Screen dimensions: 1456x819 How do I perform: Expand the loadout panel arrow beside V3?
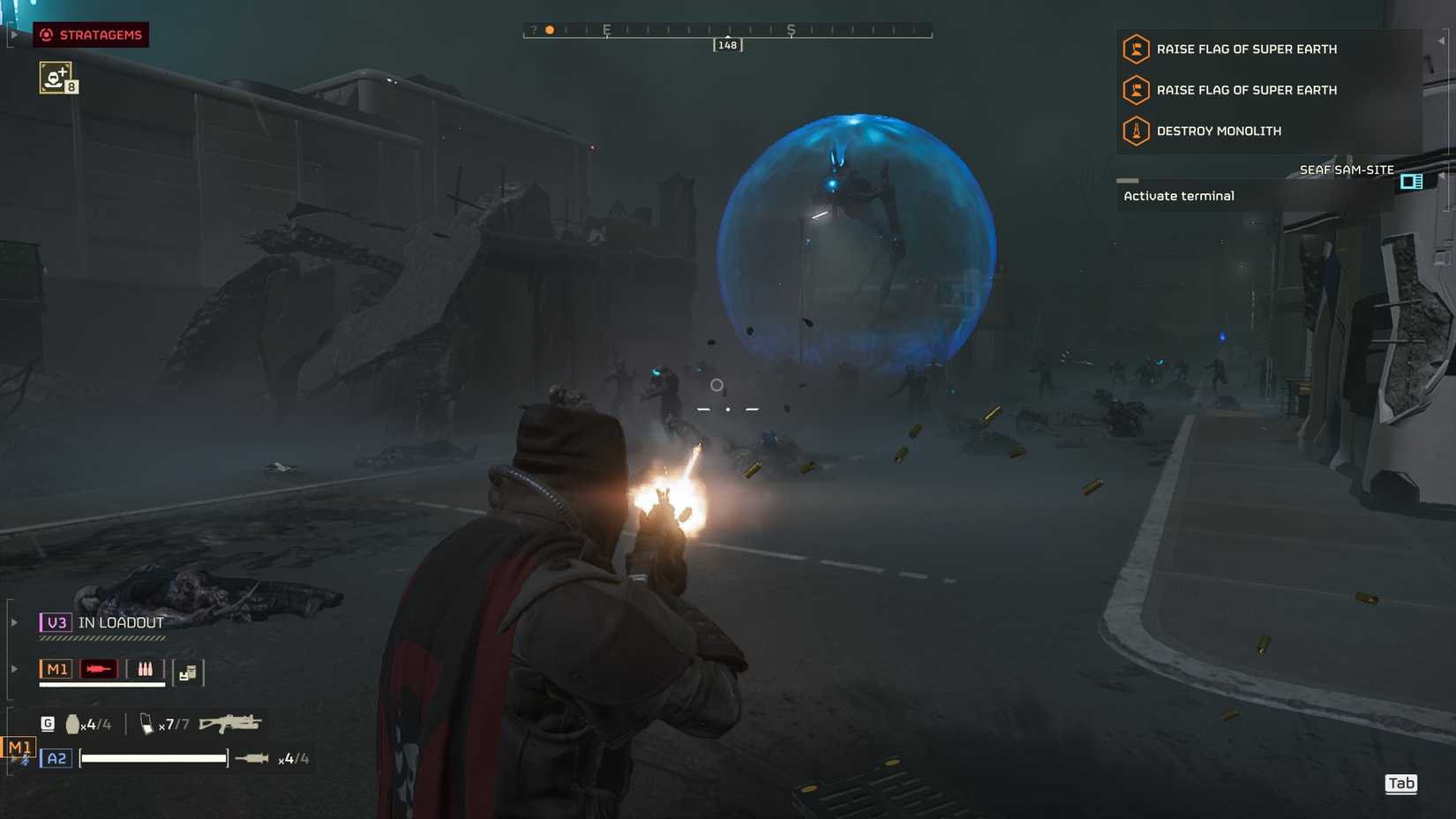click(13, 620)
